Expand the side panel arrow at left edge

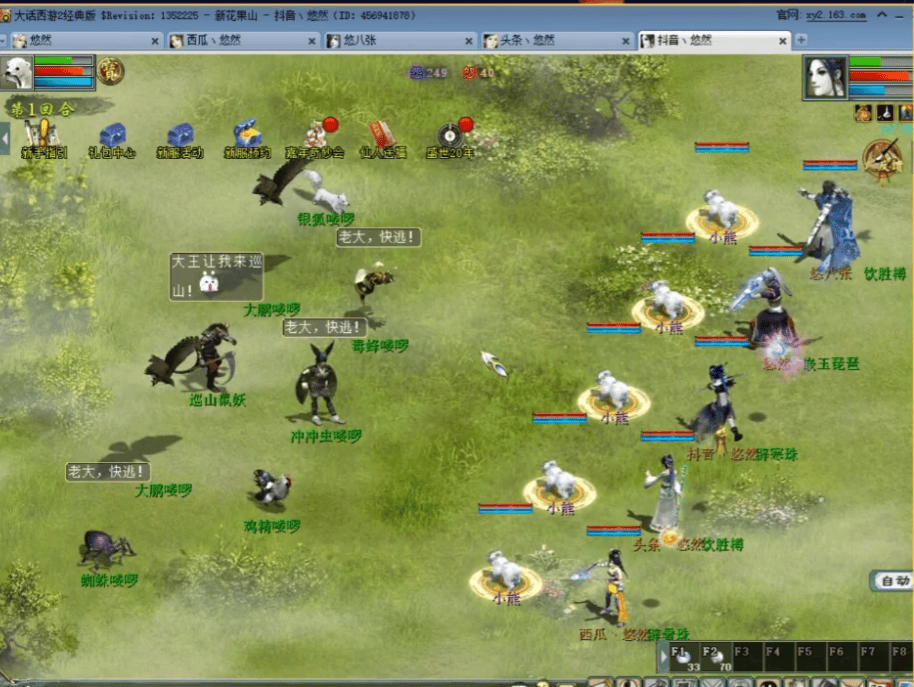coord(5,138)
